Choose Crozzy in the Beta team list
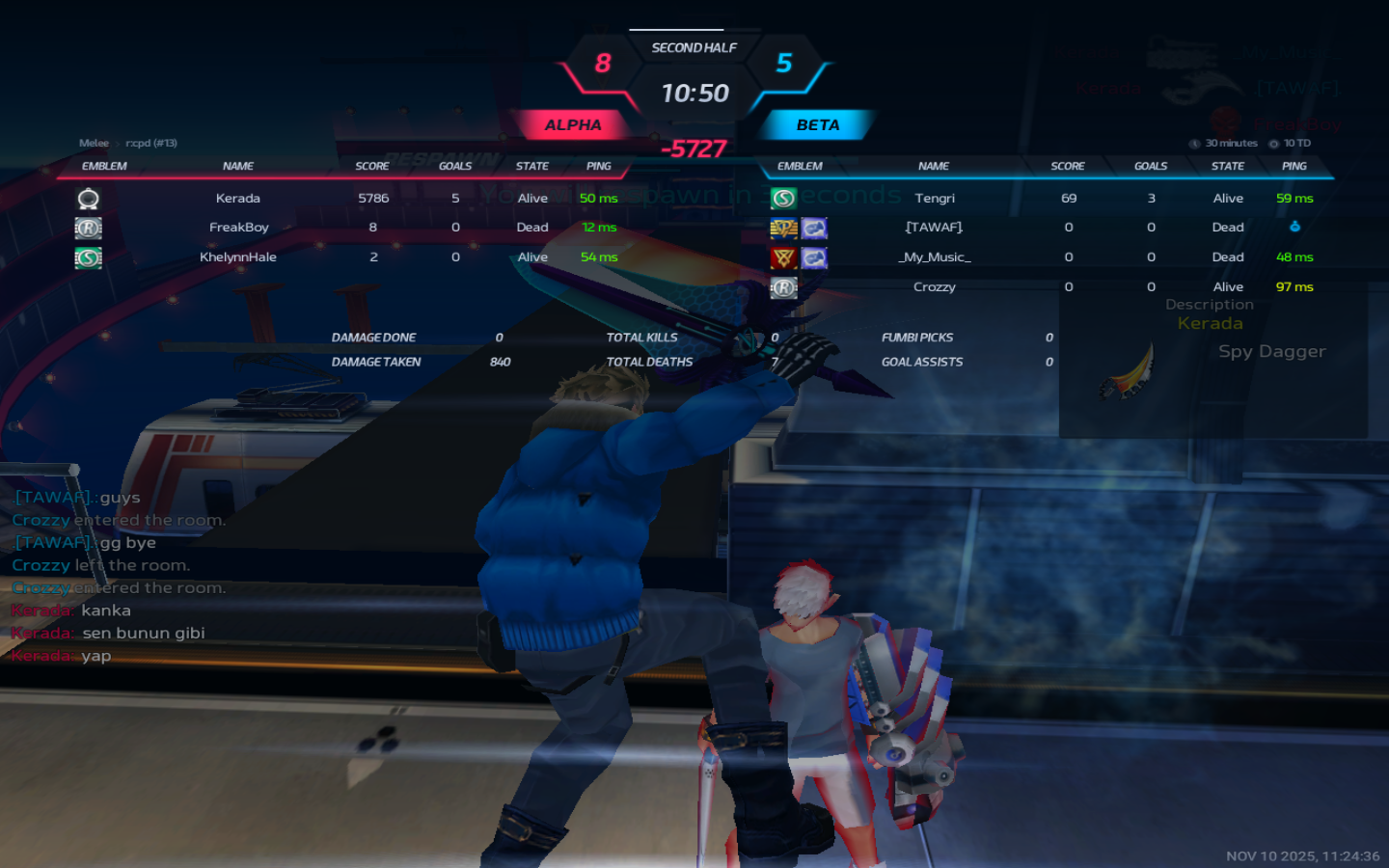 (x=934, y=287)
